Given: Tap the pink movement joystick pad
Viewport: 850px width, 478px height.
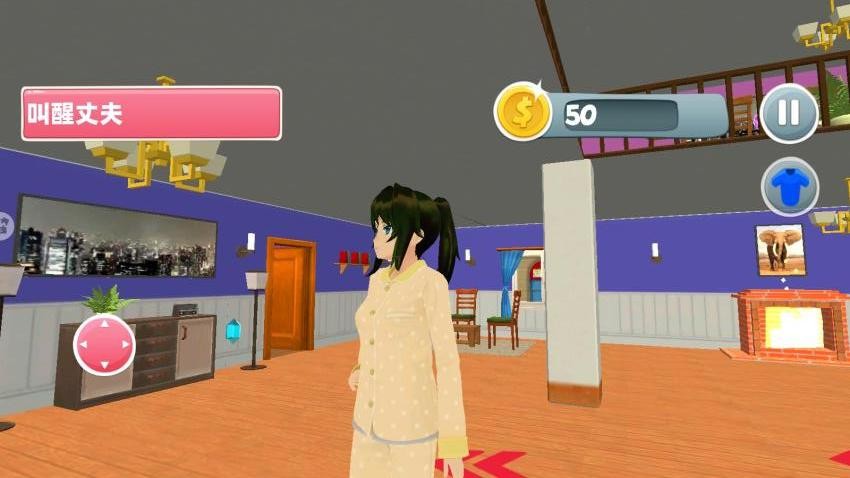Looking at the screenshot, I should (x=104, y=345).
